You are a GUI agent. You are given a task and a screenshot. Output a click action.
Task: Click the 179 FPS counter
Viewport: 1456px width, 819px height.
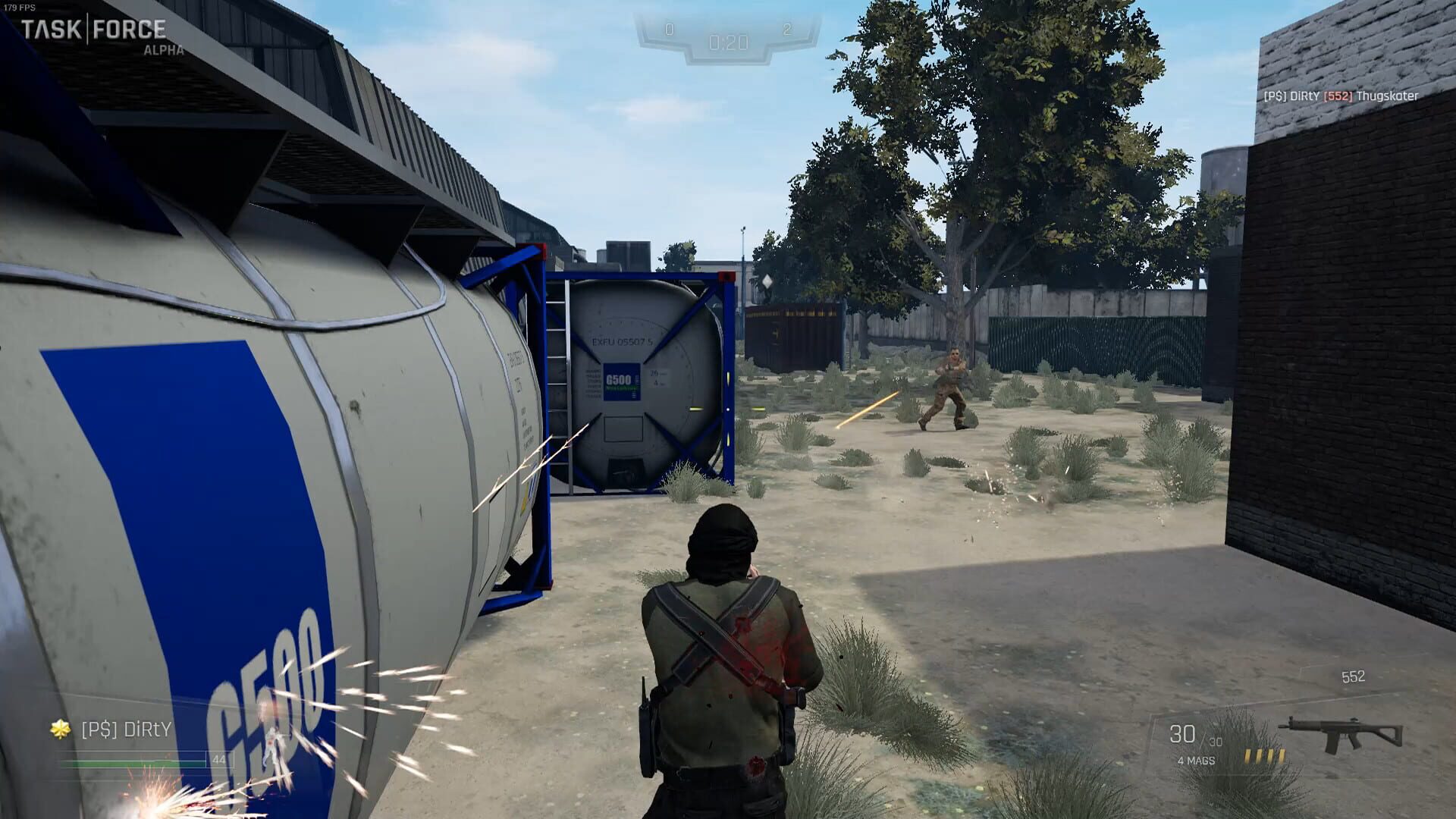pyautogui.click(x=21, y=5)
